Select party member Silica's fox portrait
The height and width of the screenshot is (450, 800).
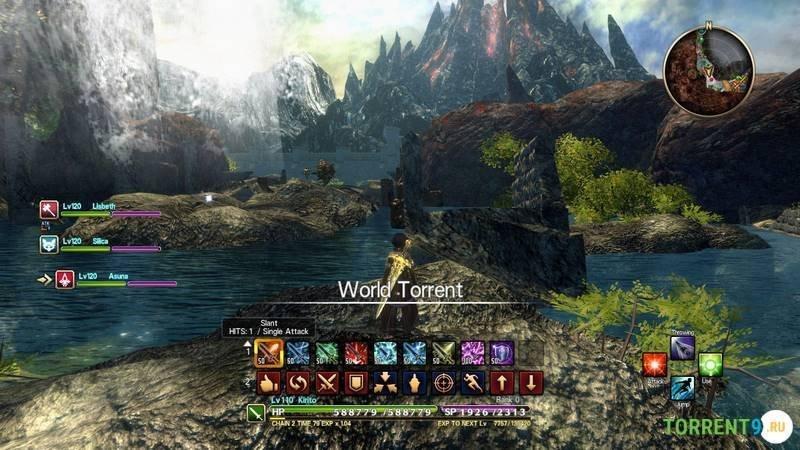click(49, 244)
